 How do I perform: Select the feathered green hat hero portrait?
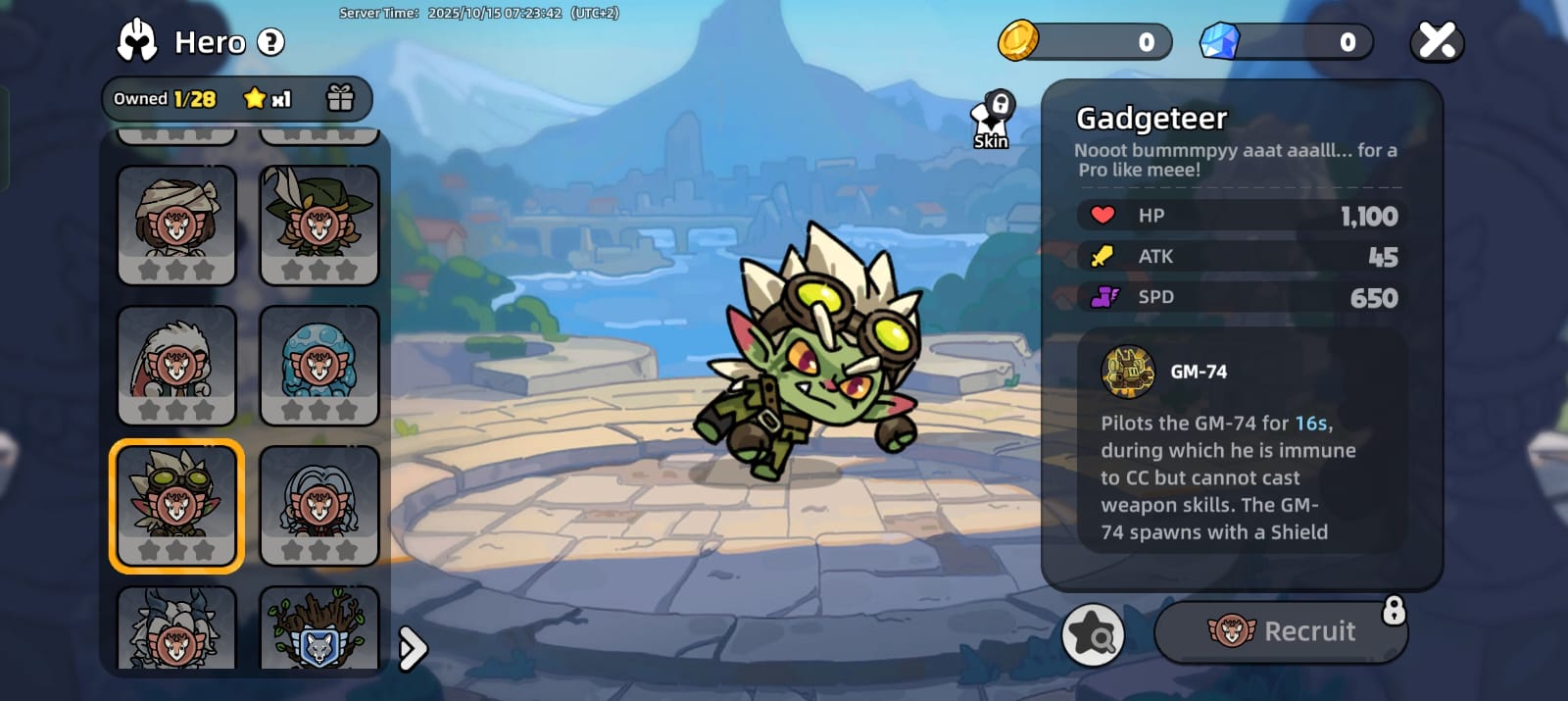click(x=319, y=225)
